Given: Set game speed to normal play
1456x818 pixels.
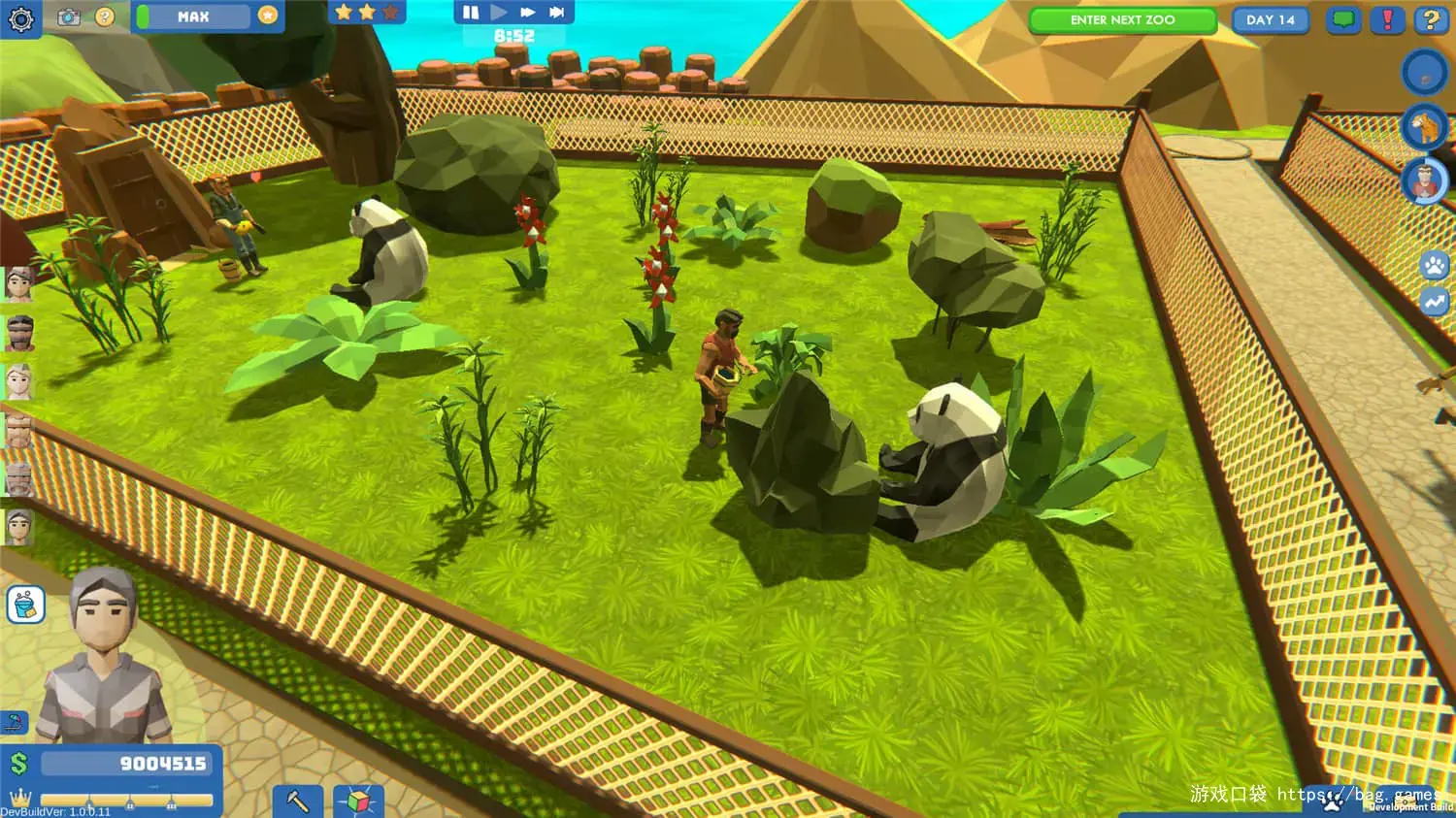Looking at the screenshot, I should click(499, 13).
